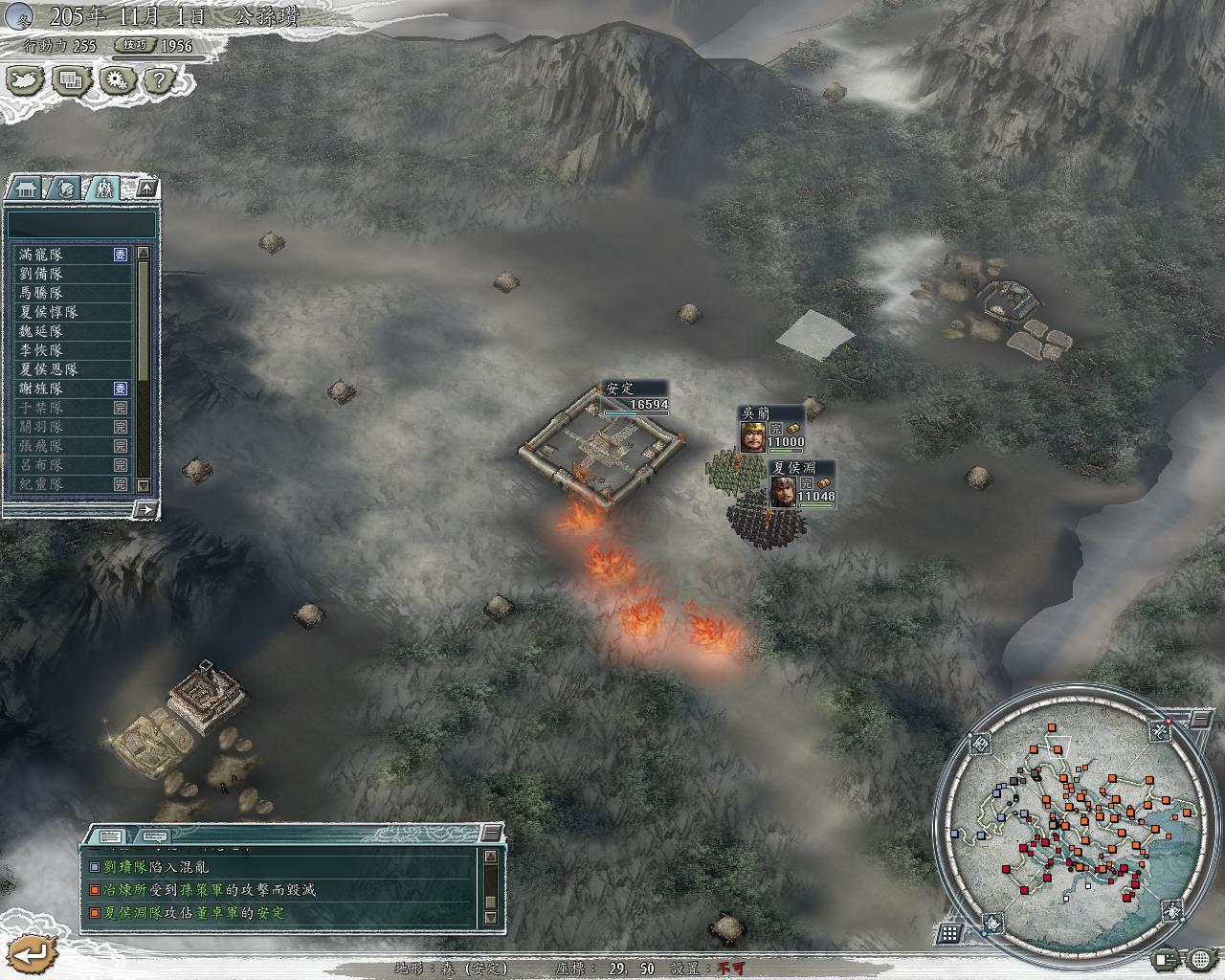This screenshot has height=980, width=1225.
Task: Open the China map overview button
Action: coord(27,80)
